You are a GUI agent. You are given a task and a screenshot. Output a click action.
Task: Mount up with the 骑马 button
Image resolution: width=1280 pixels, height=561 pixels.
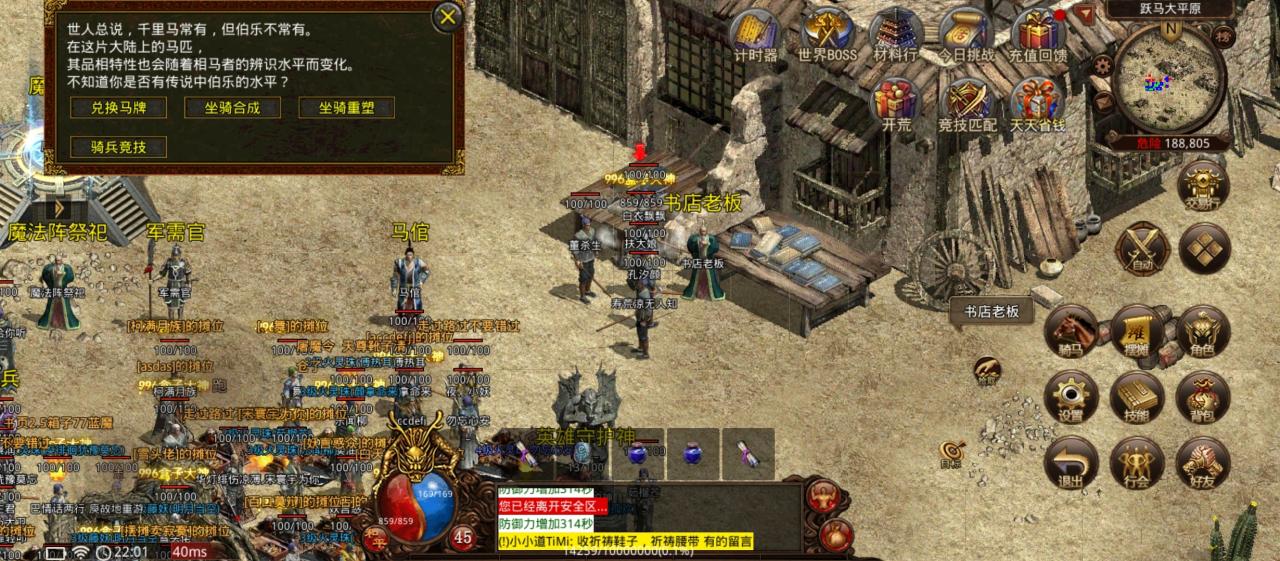tap(1071, 331)
